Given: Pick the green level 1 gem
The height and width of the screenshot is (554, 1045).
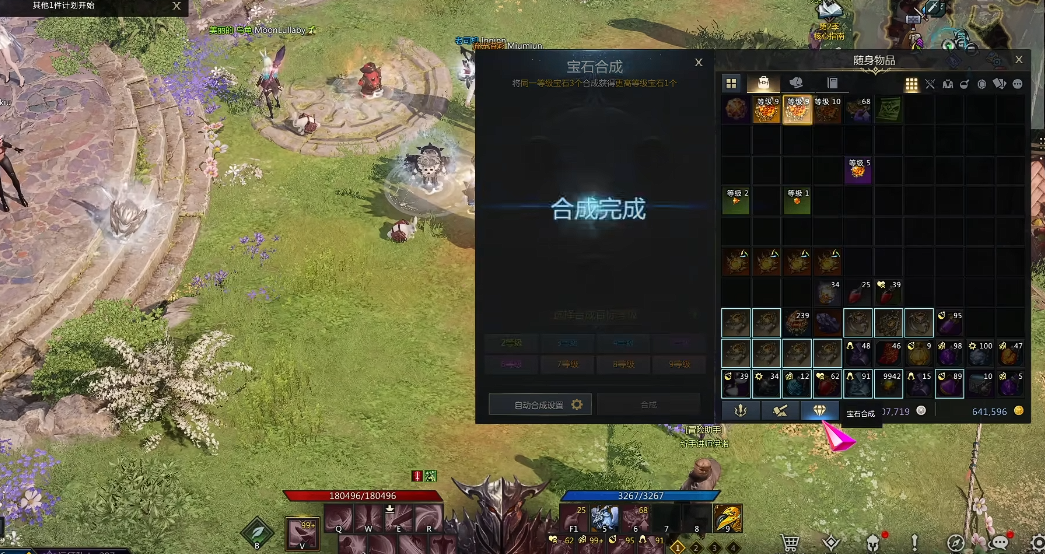Looking at the screenshot, I should 797,200.
